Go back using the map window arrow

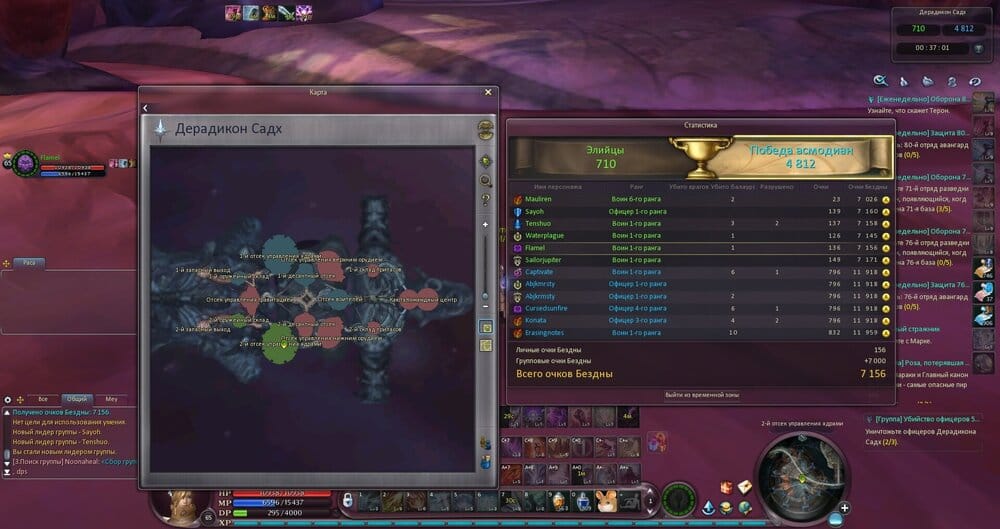(x=145, y=107)
